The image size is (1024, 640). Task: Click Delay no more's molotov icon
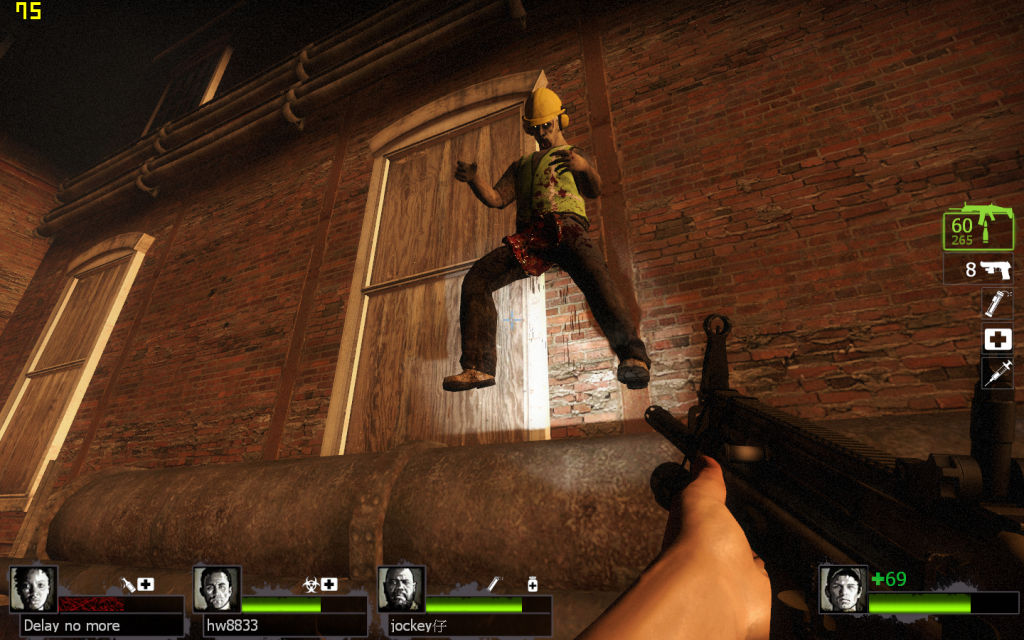(128, 584)
